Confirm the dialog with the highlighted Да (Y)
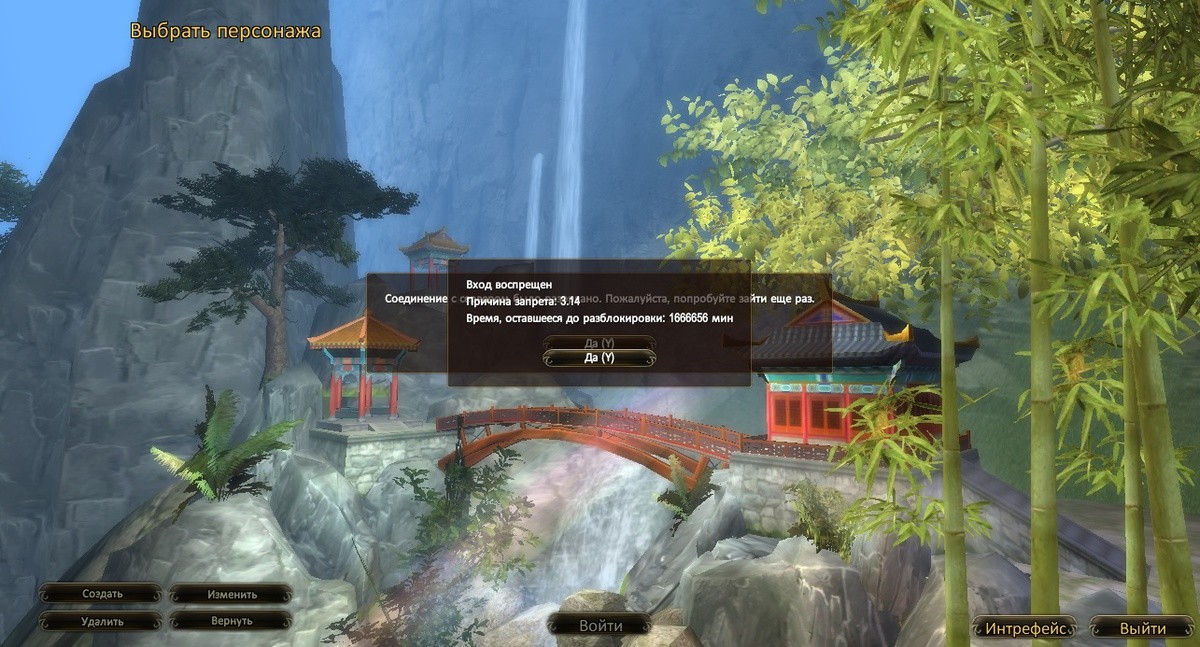This screenshot has width=1200, height=647. click(599, 358)
